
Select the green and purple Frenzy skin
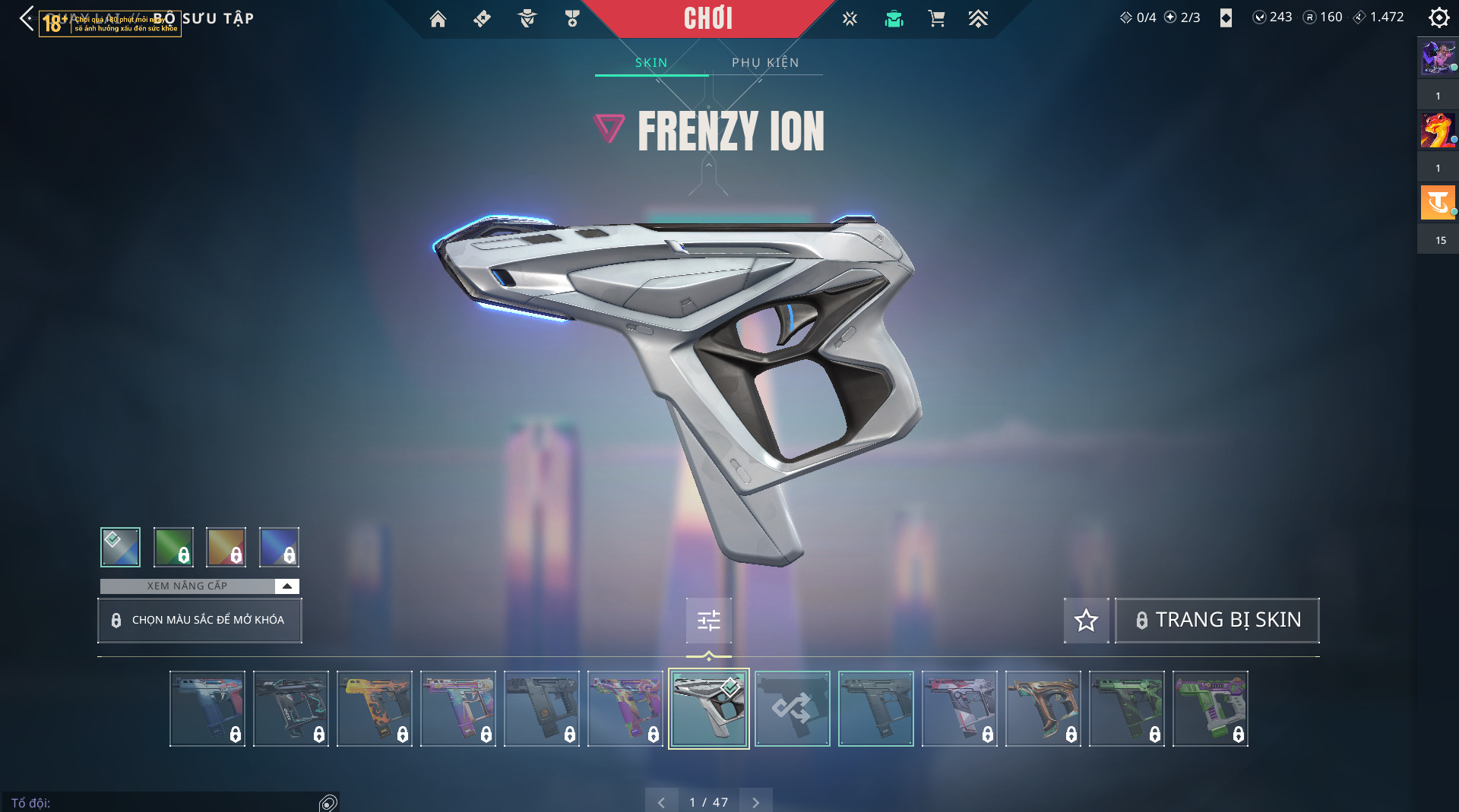click(1210, 709)
